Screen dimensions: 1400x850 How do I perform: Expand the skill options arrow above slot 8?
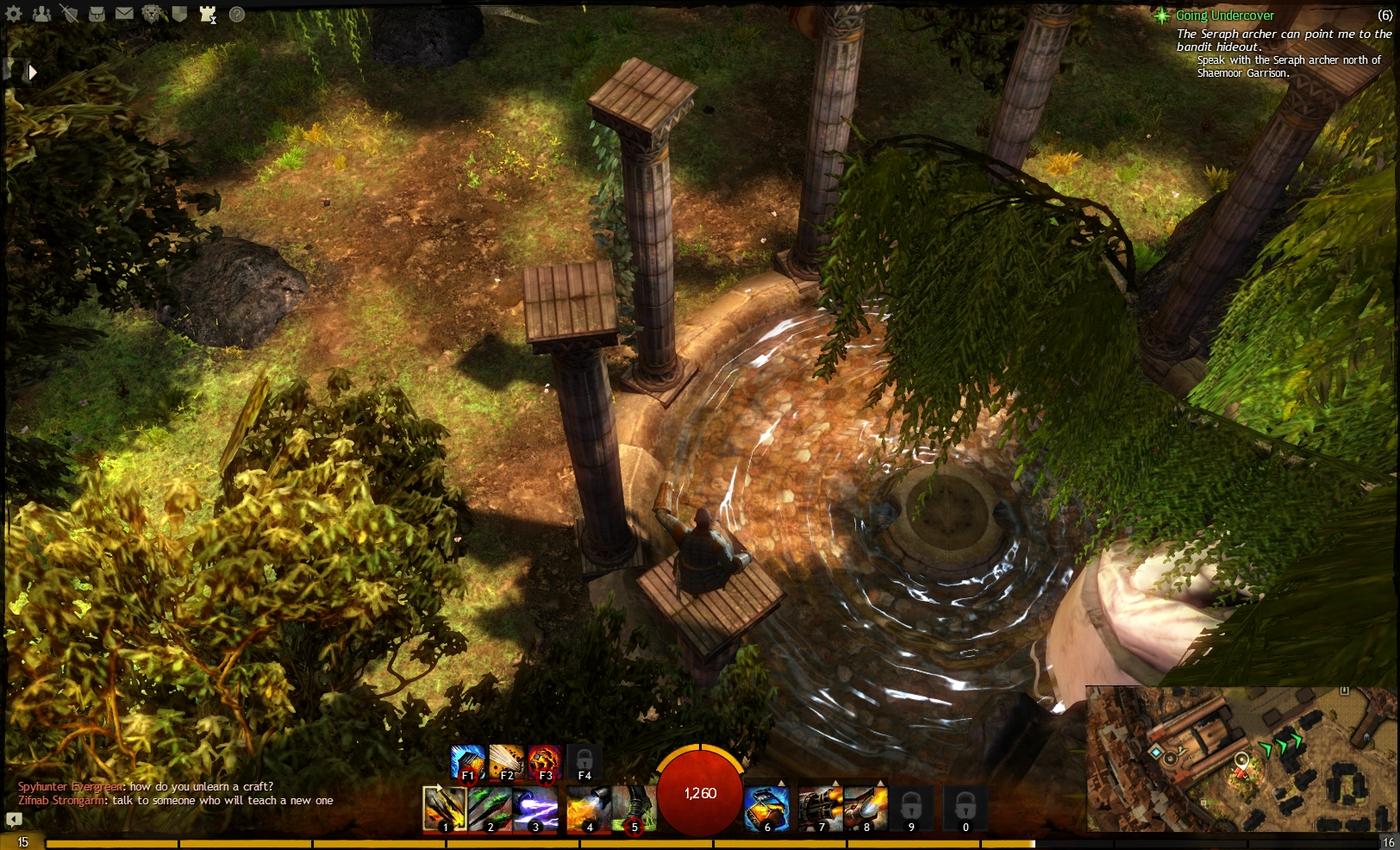pos(881,782)
